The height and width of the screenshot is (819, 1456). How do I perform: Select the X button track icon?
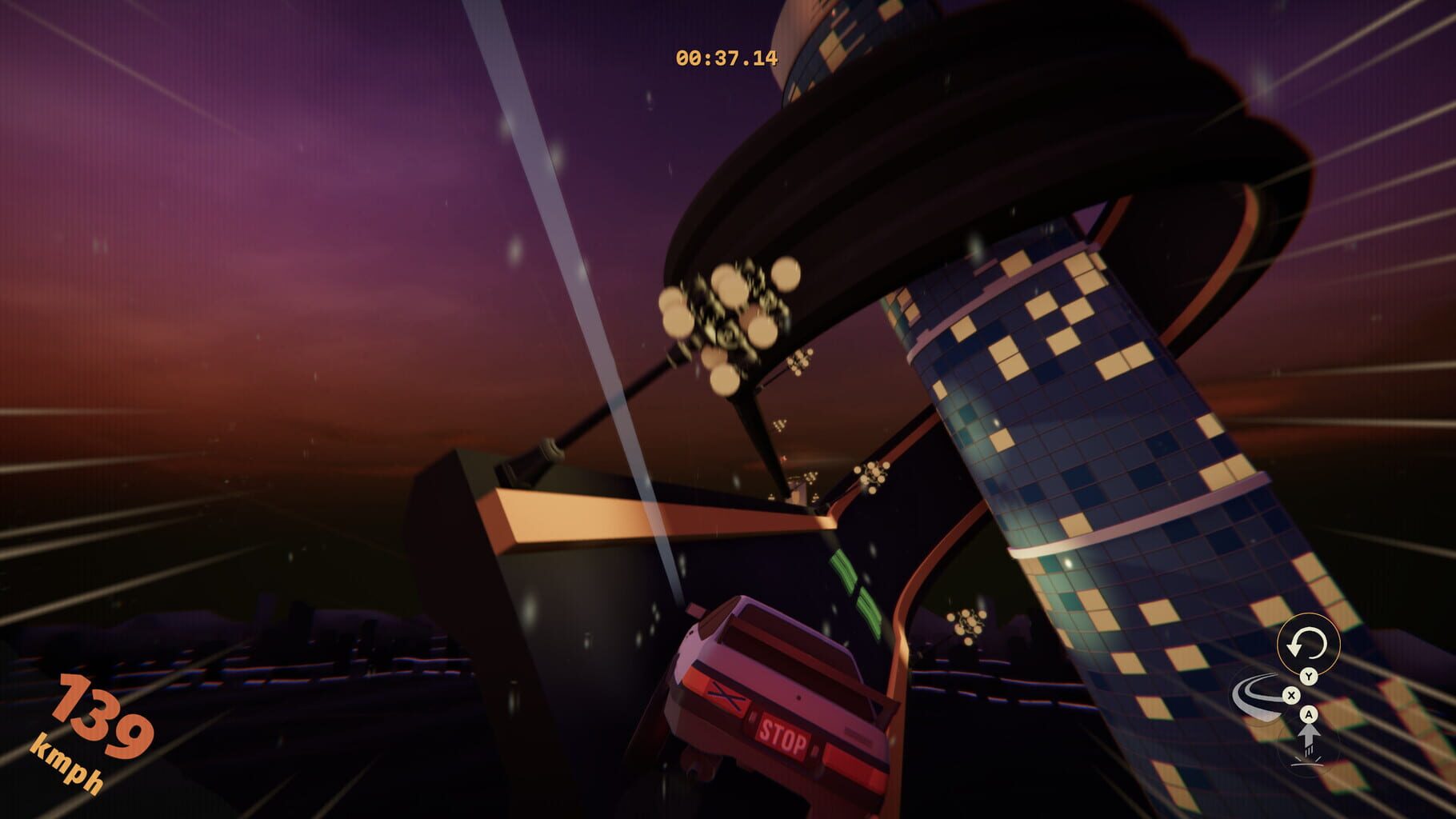pos(1291,696)
